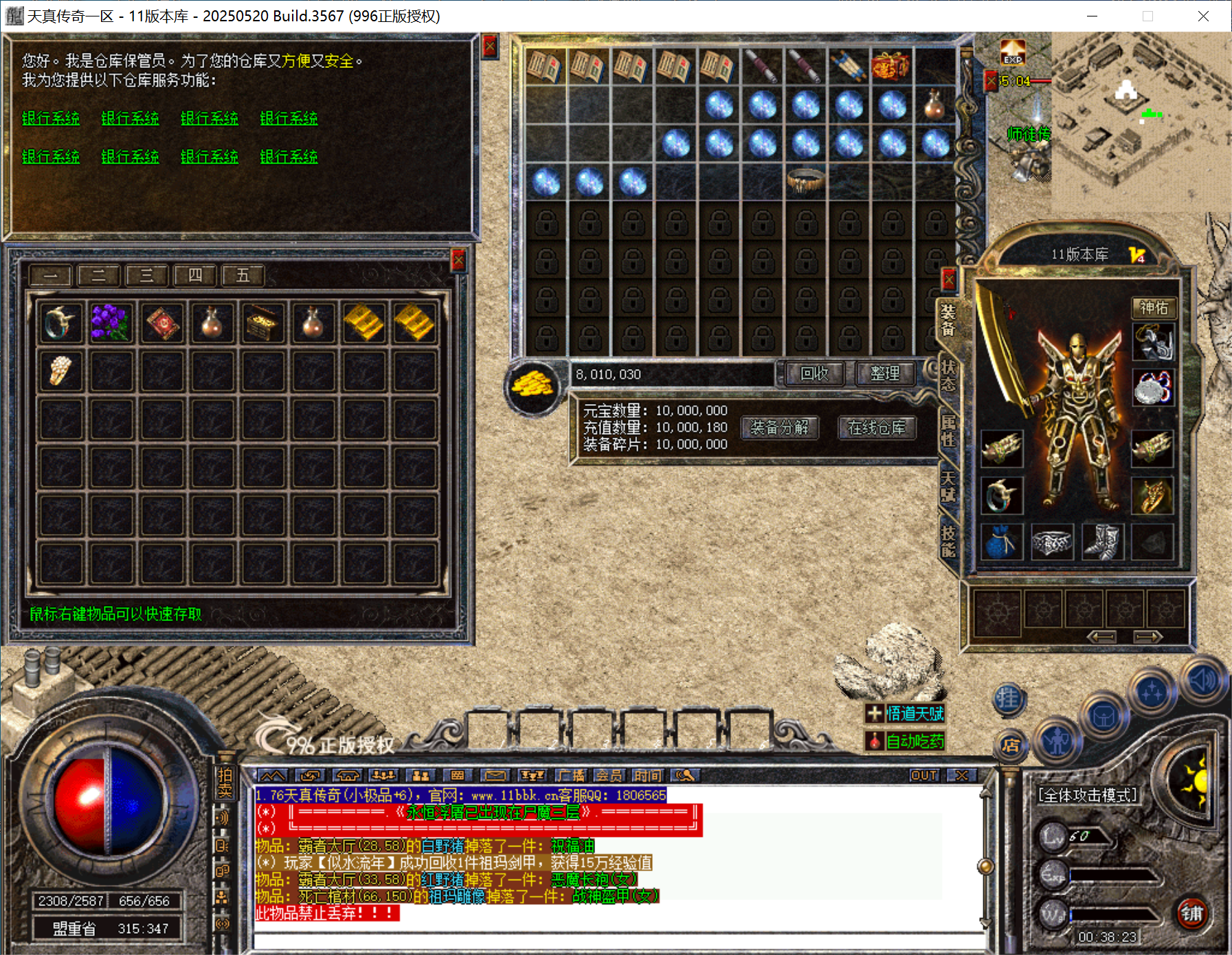Viewport: 1232px width, 955px height.
Task: Toggle 自动吃药 auto-potion option
Action: [906, 741]
